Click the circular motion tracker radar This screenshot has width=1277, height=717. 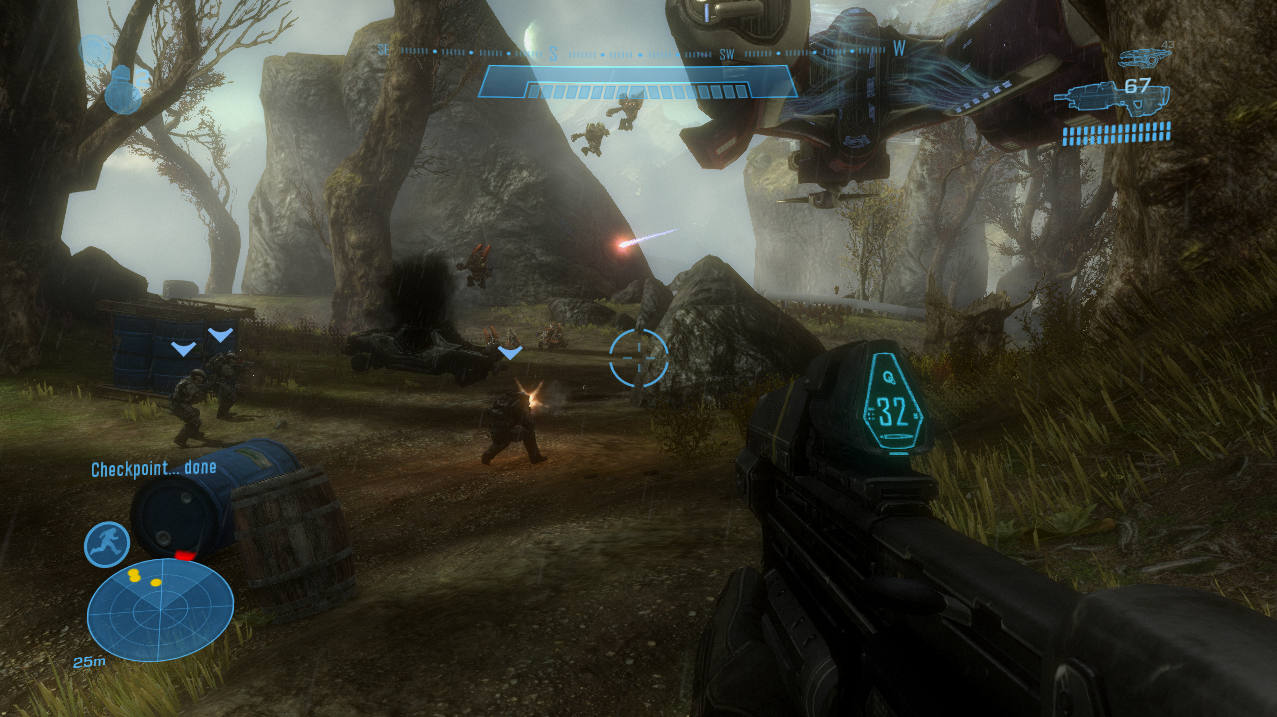[160, 609]
